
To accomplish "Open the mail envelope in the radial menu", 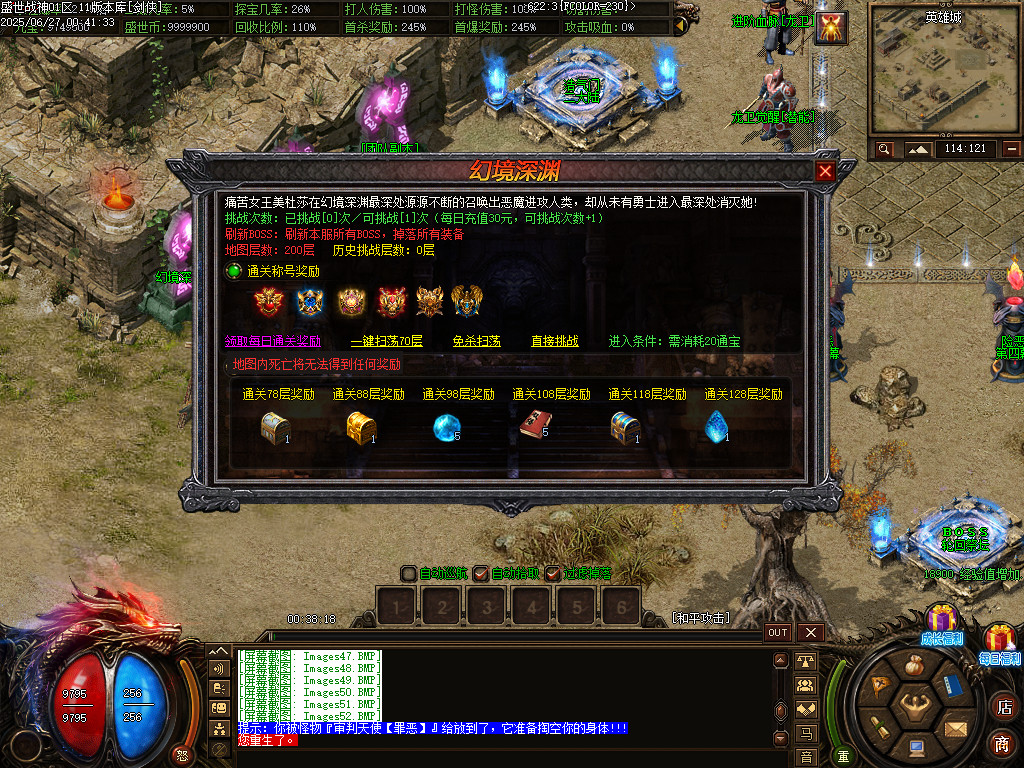I will point(955,729).
